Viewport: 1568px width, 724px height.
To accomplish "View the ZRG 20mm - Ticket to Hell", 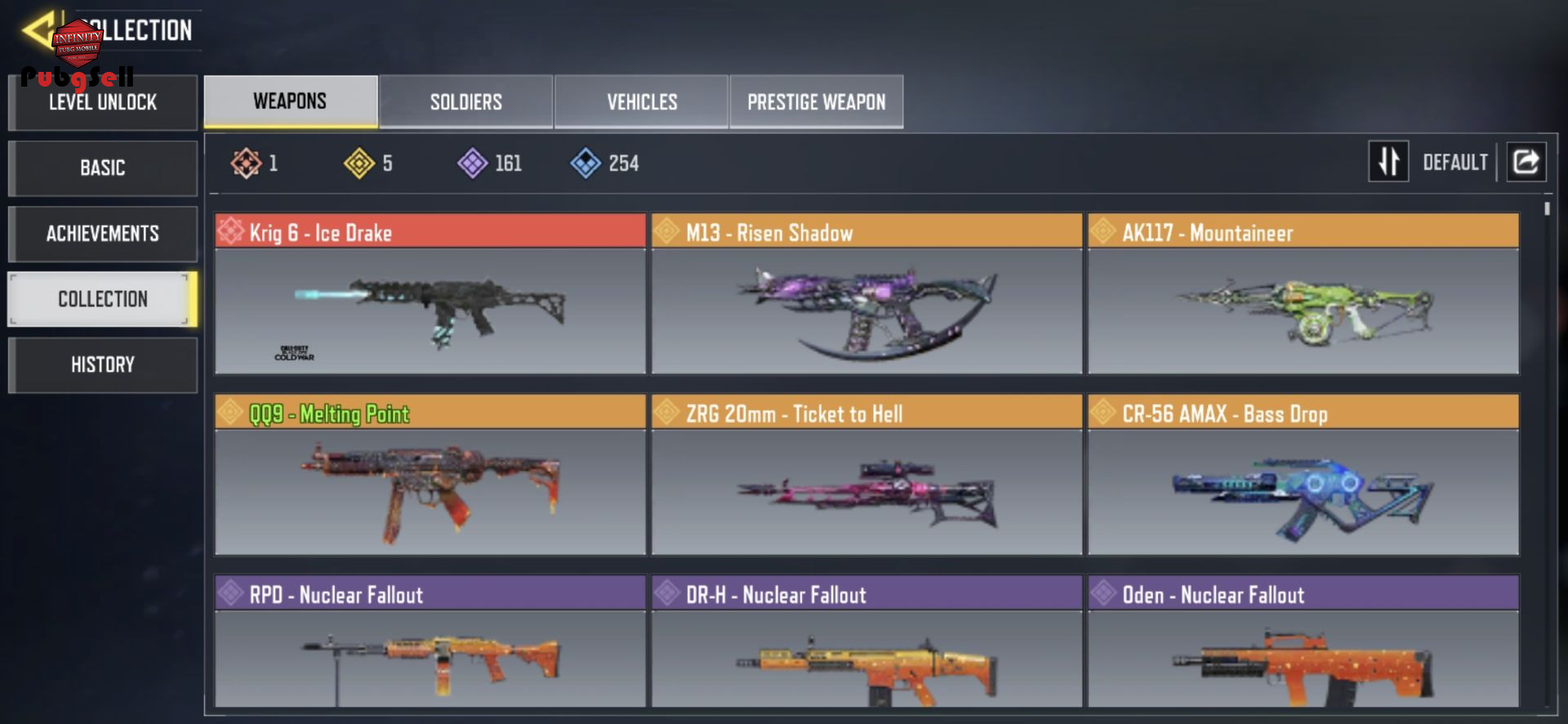I will (866, 476).
